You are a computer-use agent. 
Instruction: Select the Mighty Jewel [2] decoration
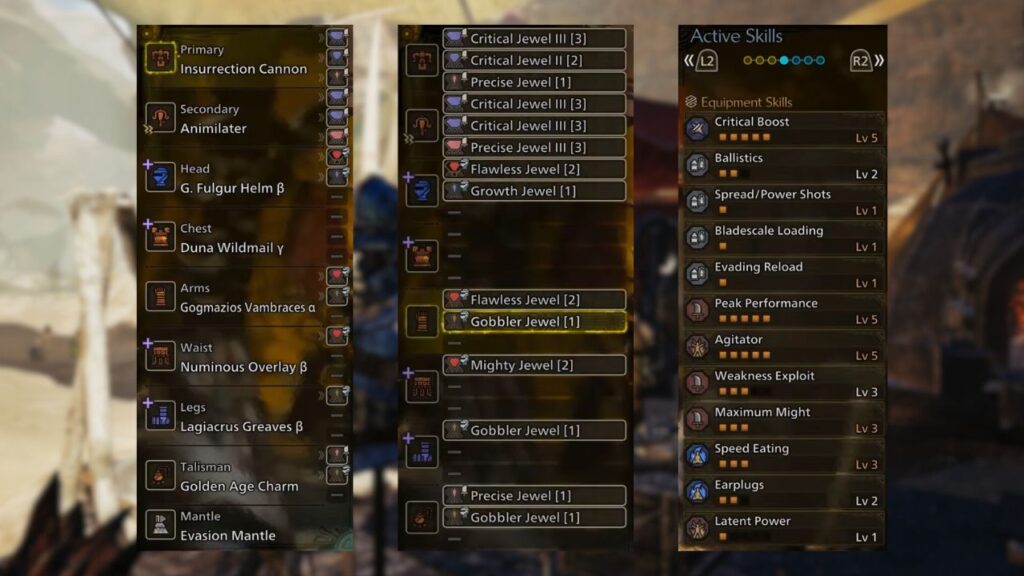(534, 365)
